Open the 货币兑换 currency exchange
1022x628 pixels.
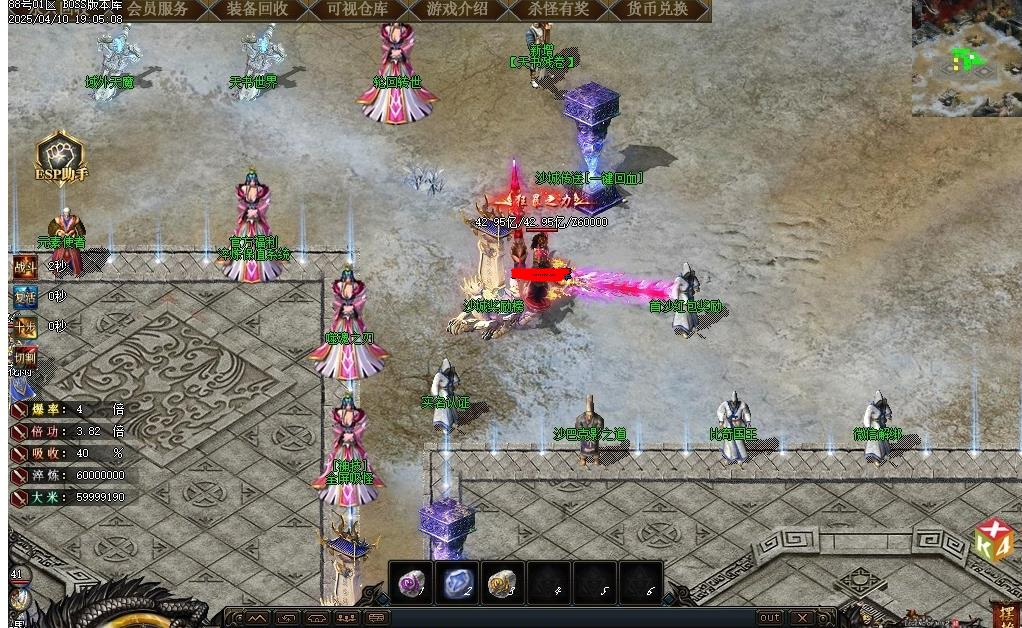pos(657,9)
